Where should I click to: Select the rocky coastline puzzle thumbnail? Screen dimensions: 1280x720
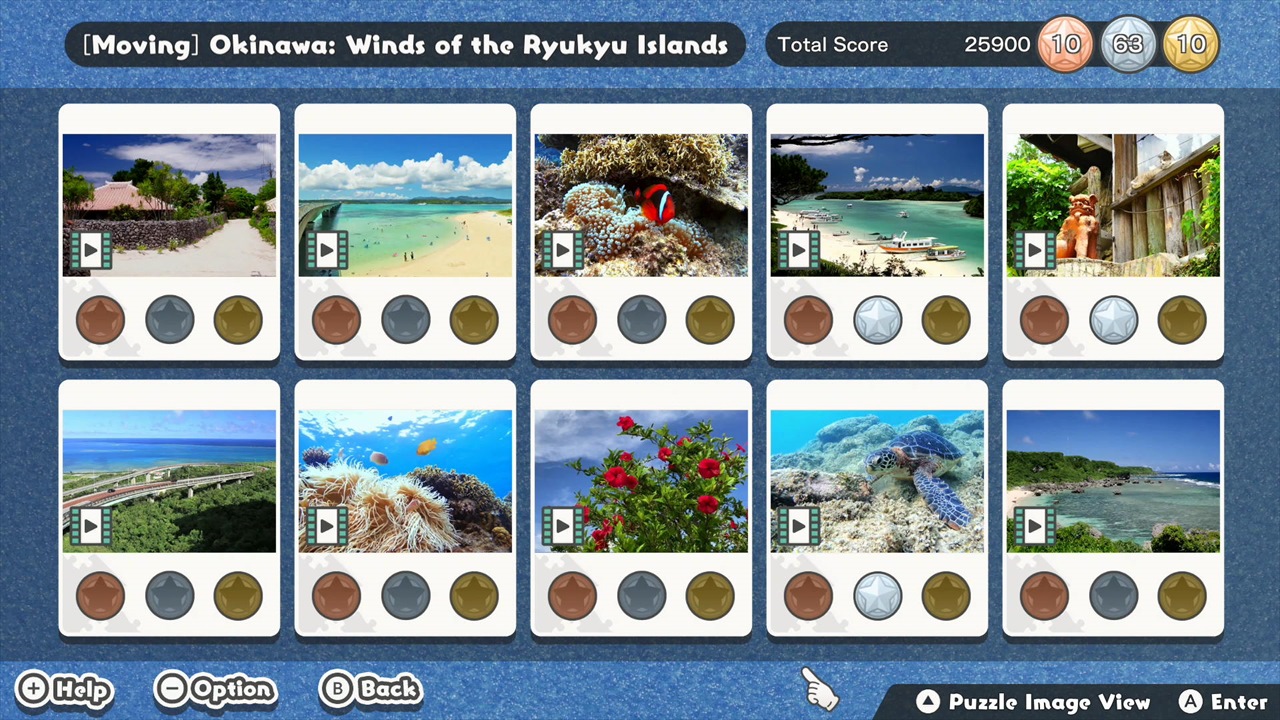1113,480
